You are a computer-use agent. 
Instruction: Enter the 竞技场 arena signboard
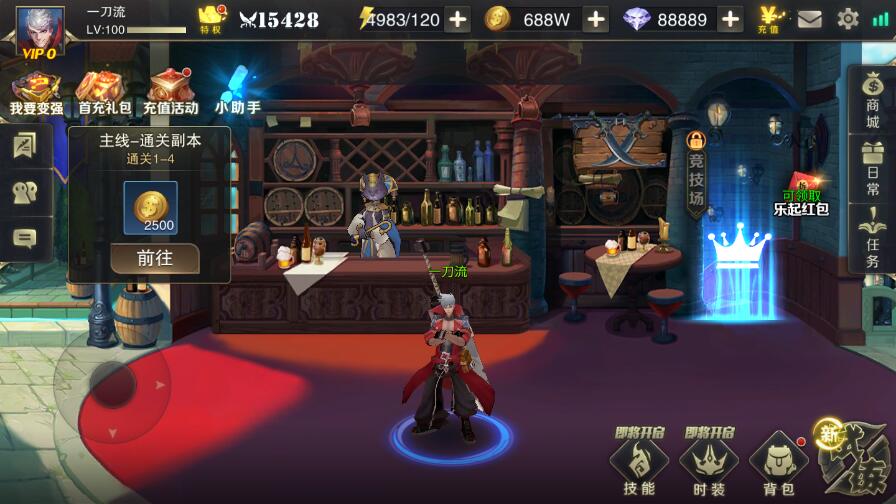696,175
